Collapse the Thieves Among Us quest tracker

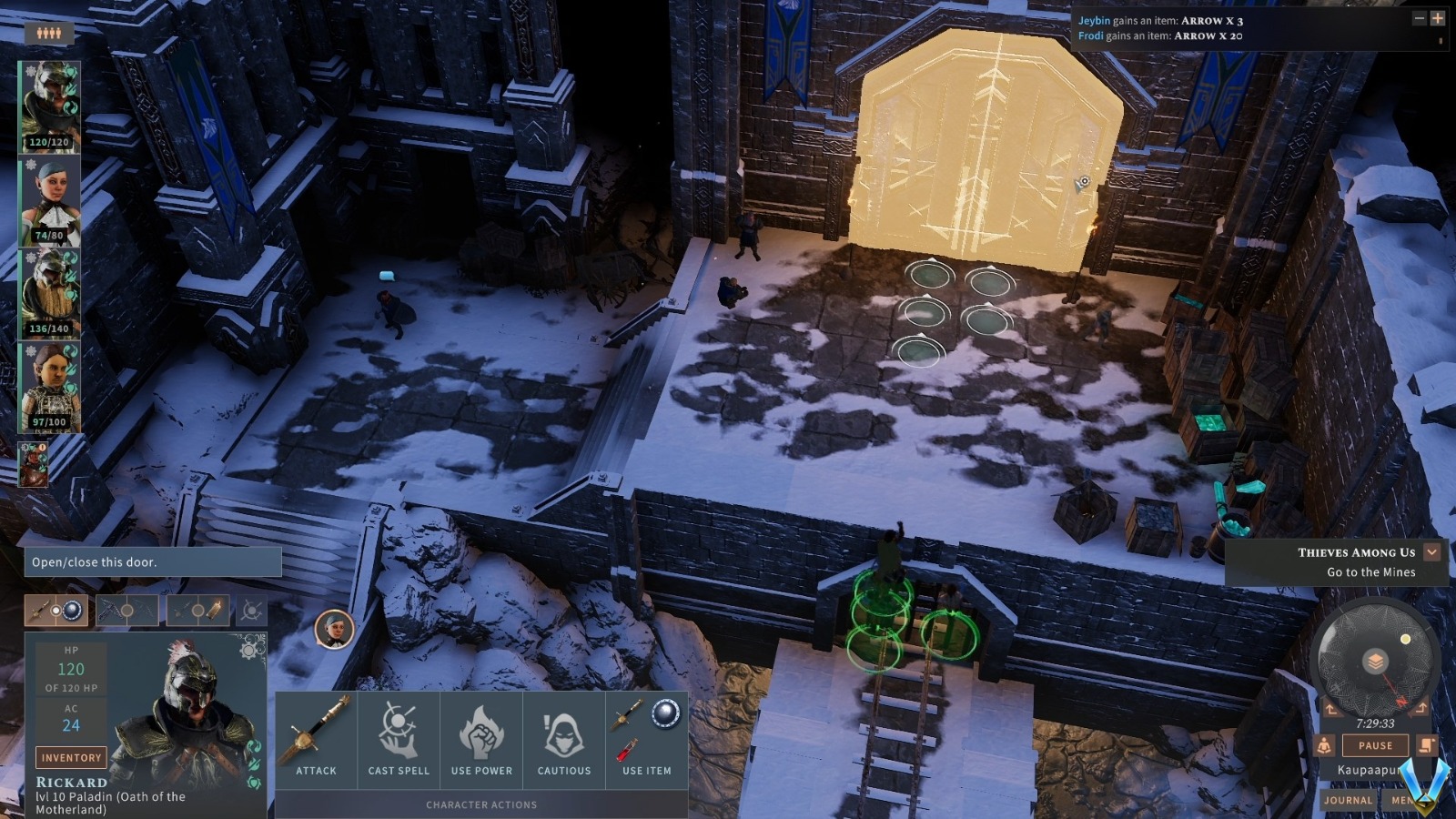pyautogui.click(x=1431, y=551)
